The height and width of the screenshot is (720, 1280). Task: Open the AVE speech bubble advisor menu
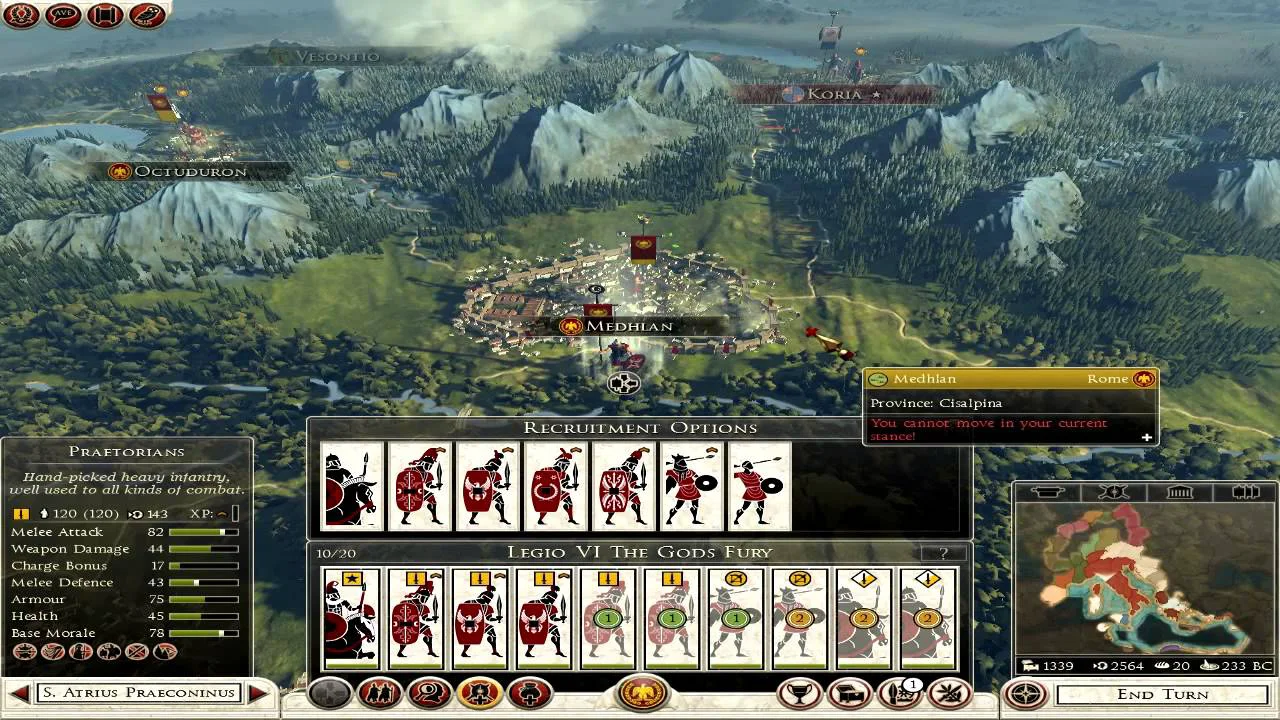(x=62, y=15)
